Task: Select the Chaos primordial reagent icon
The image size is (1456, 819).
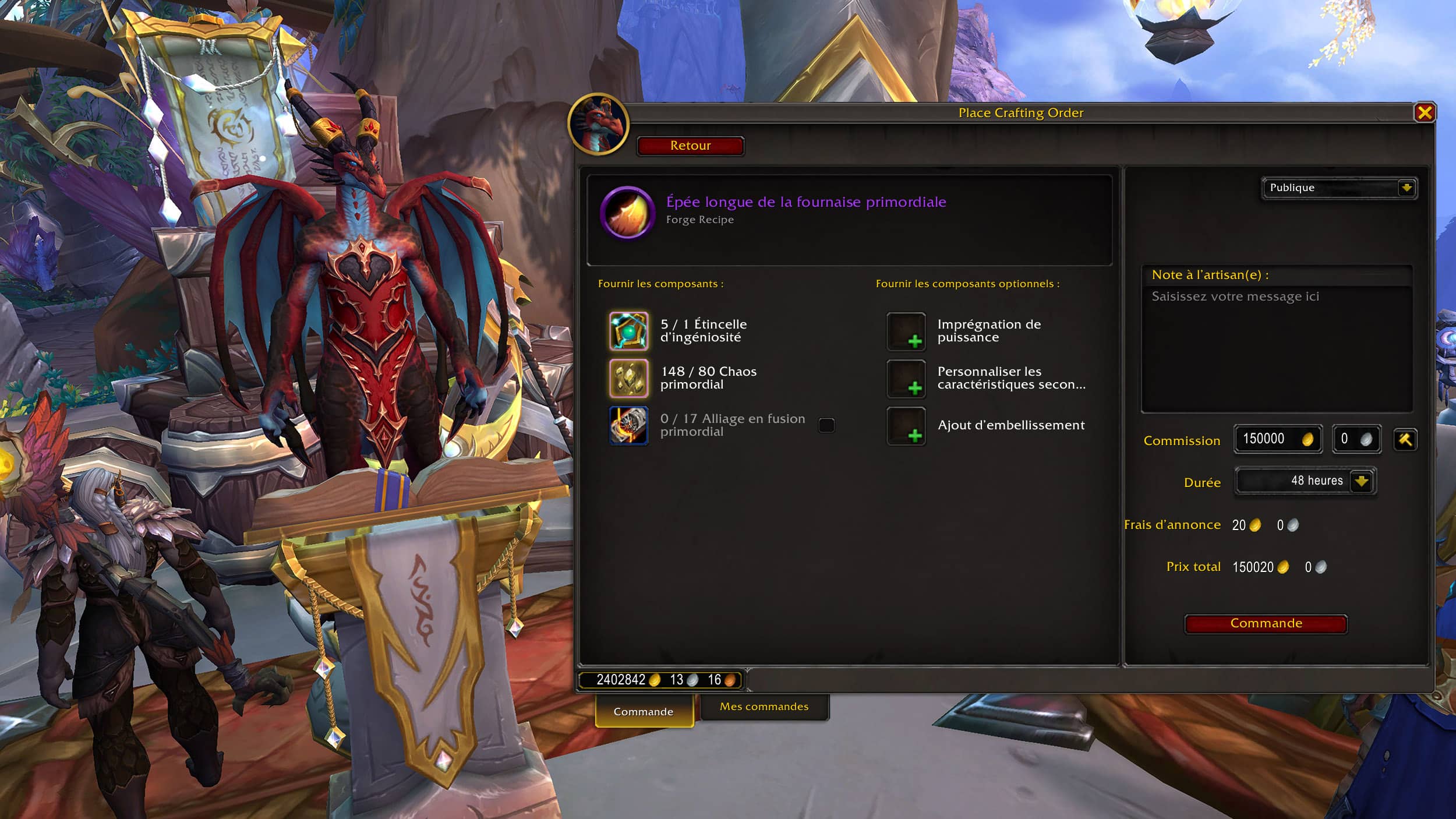Action: coord(628,378)
